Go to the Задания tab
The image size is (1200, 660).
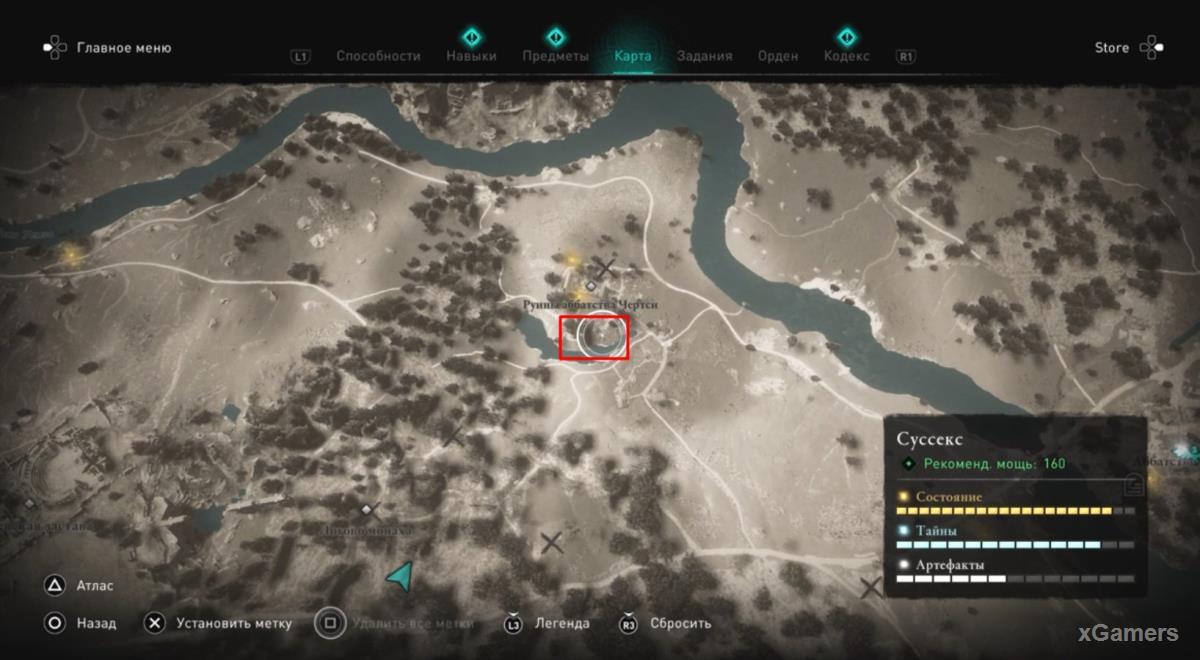(704, 56)
